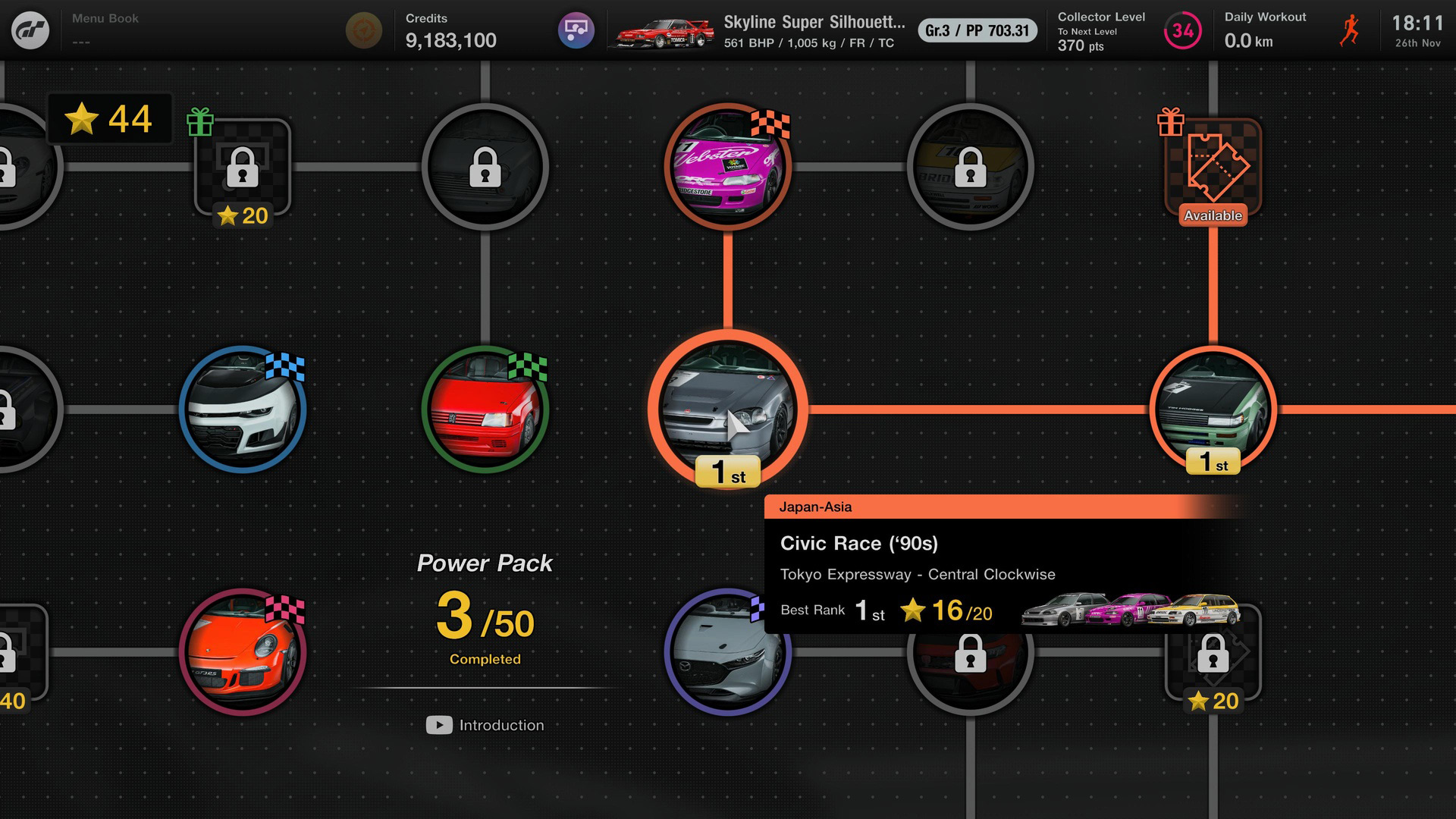Open the green AE86 race event

point(1213,409)
